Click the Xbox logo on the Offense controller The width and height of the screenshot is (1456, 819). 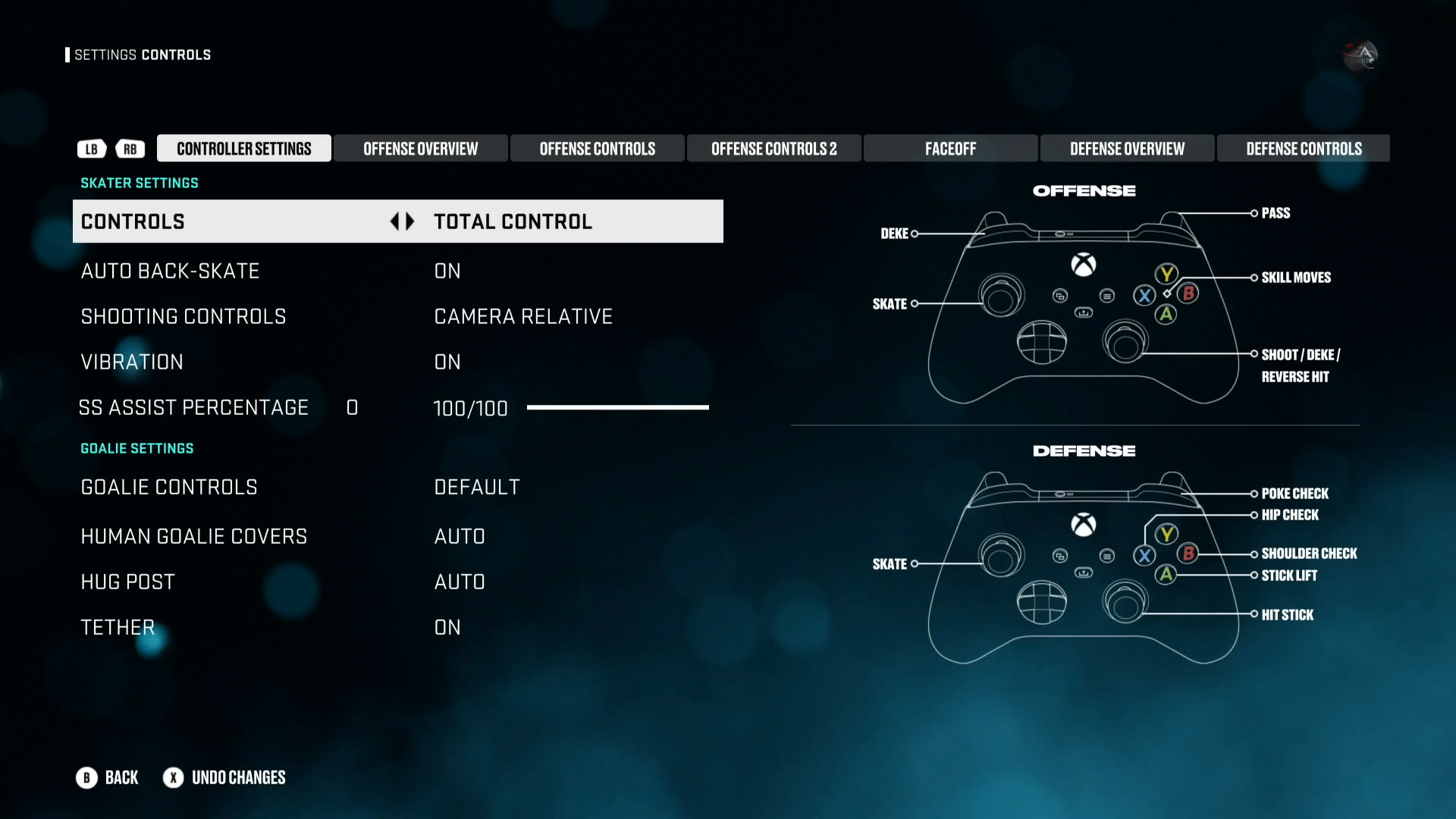click(x=1083, y=264)
